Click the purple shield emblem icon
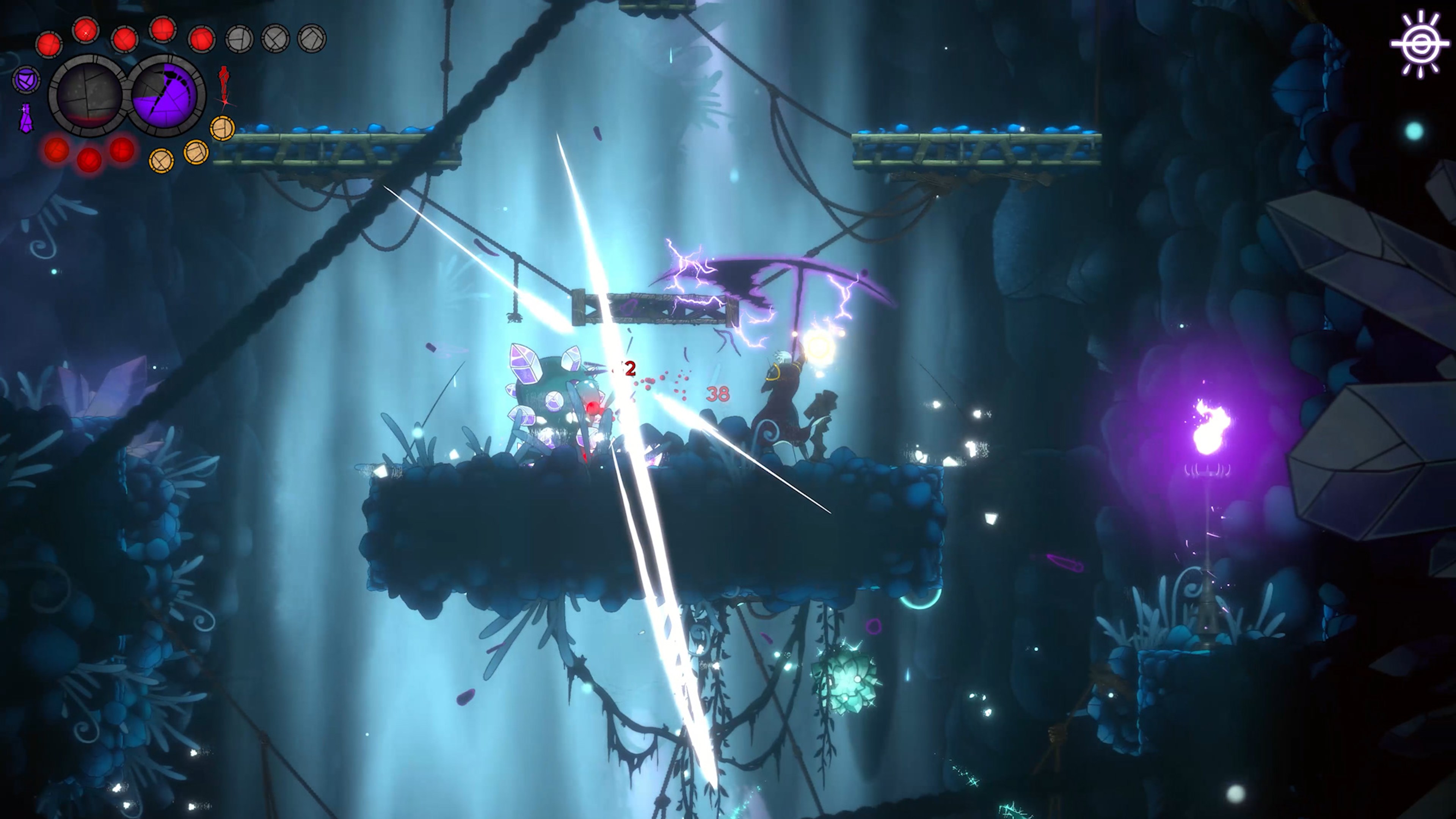This screenshot has height=819, width=1456. pos(26,80)
